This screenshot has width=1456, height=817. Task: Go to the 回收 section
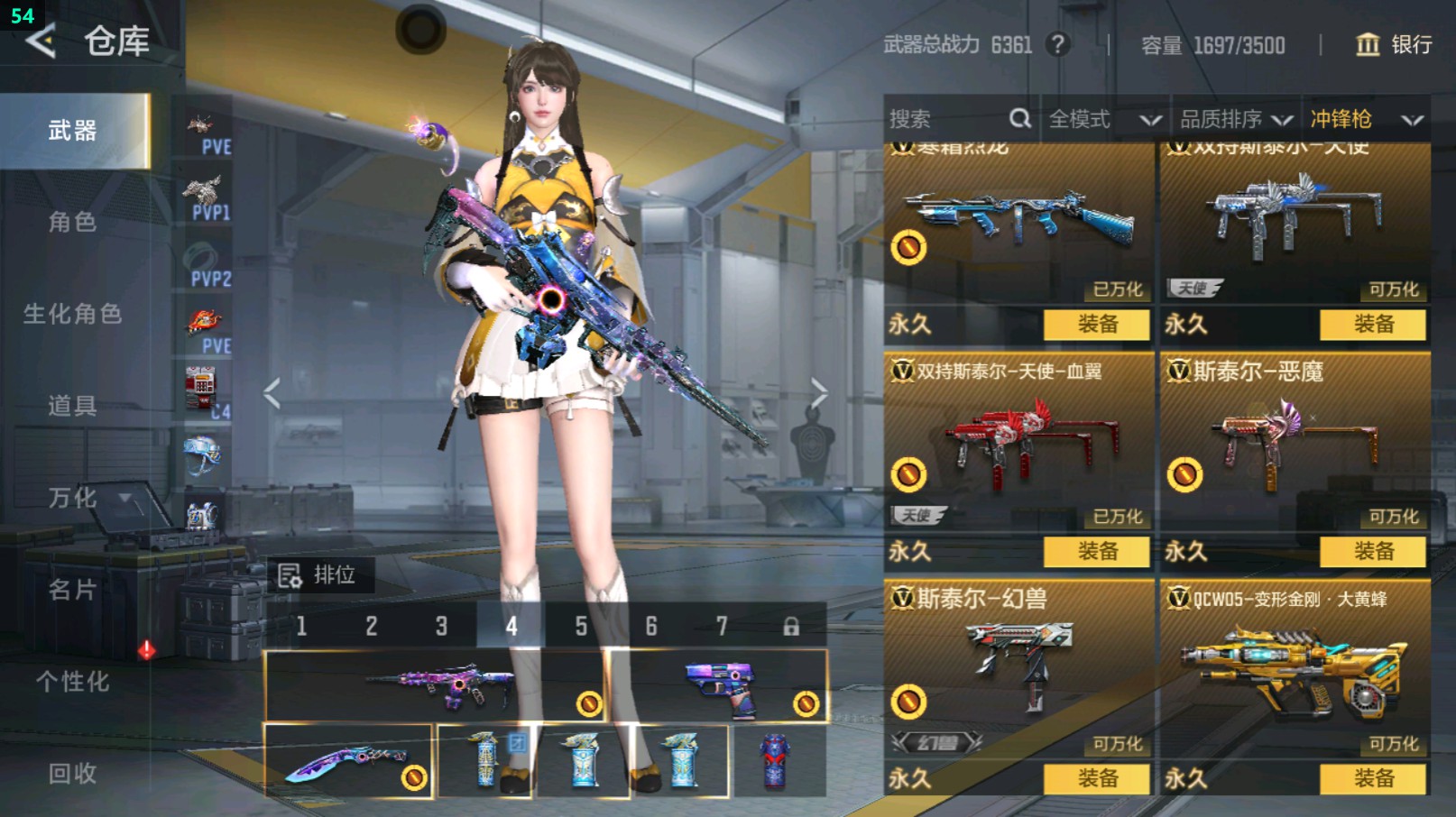[x=72, y=774]
